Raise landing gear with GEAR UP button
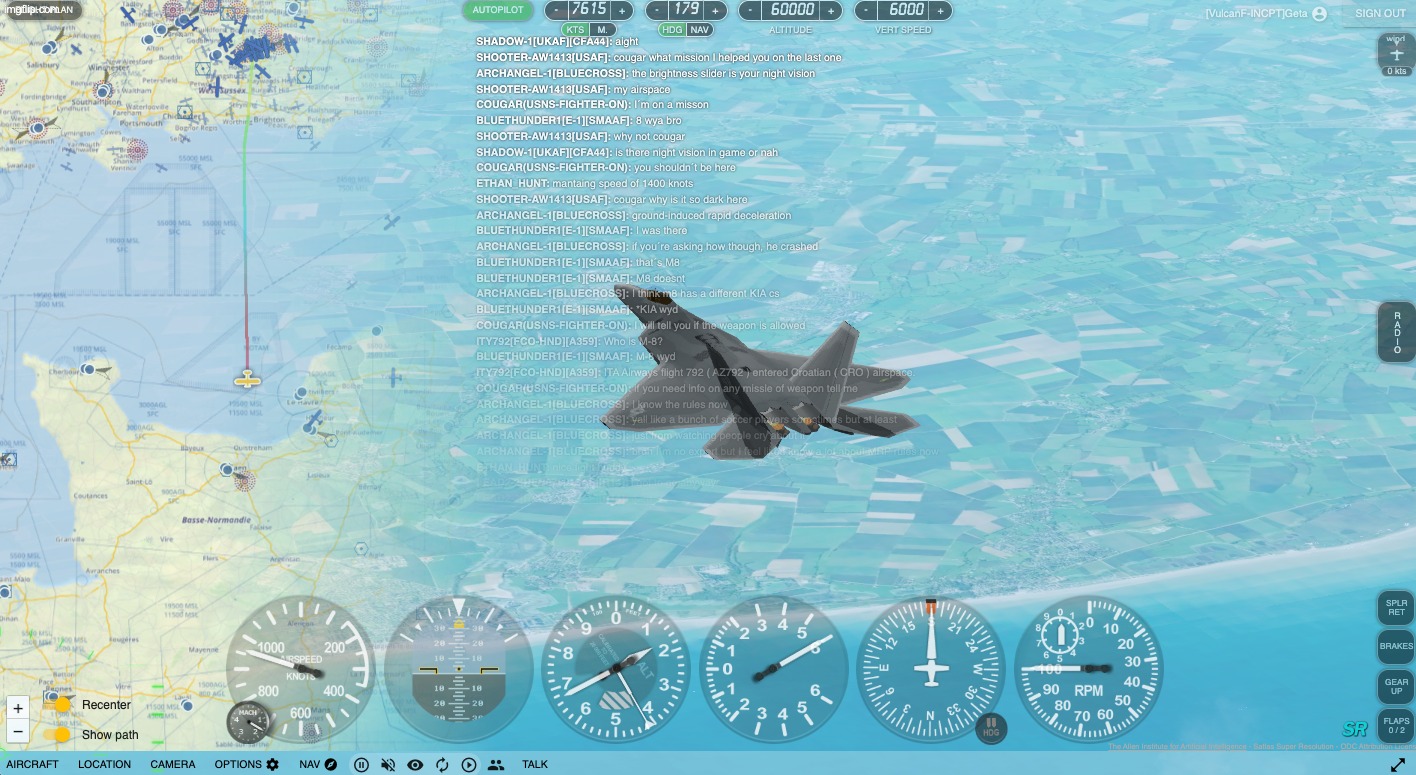 tap(1396, 686)
